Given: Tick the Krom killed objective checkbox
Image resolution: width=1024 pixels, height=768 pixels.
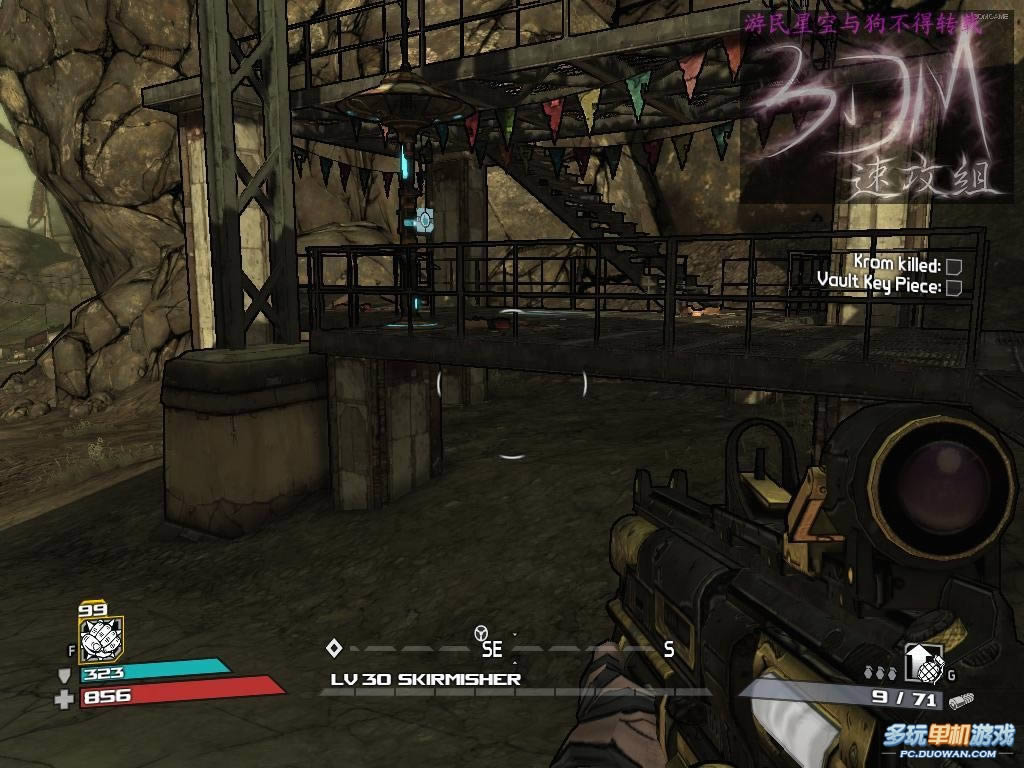Looking at the screenshot, I should click(953, 266).
